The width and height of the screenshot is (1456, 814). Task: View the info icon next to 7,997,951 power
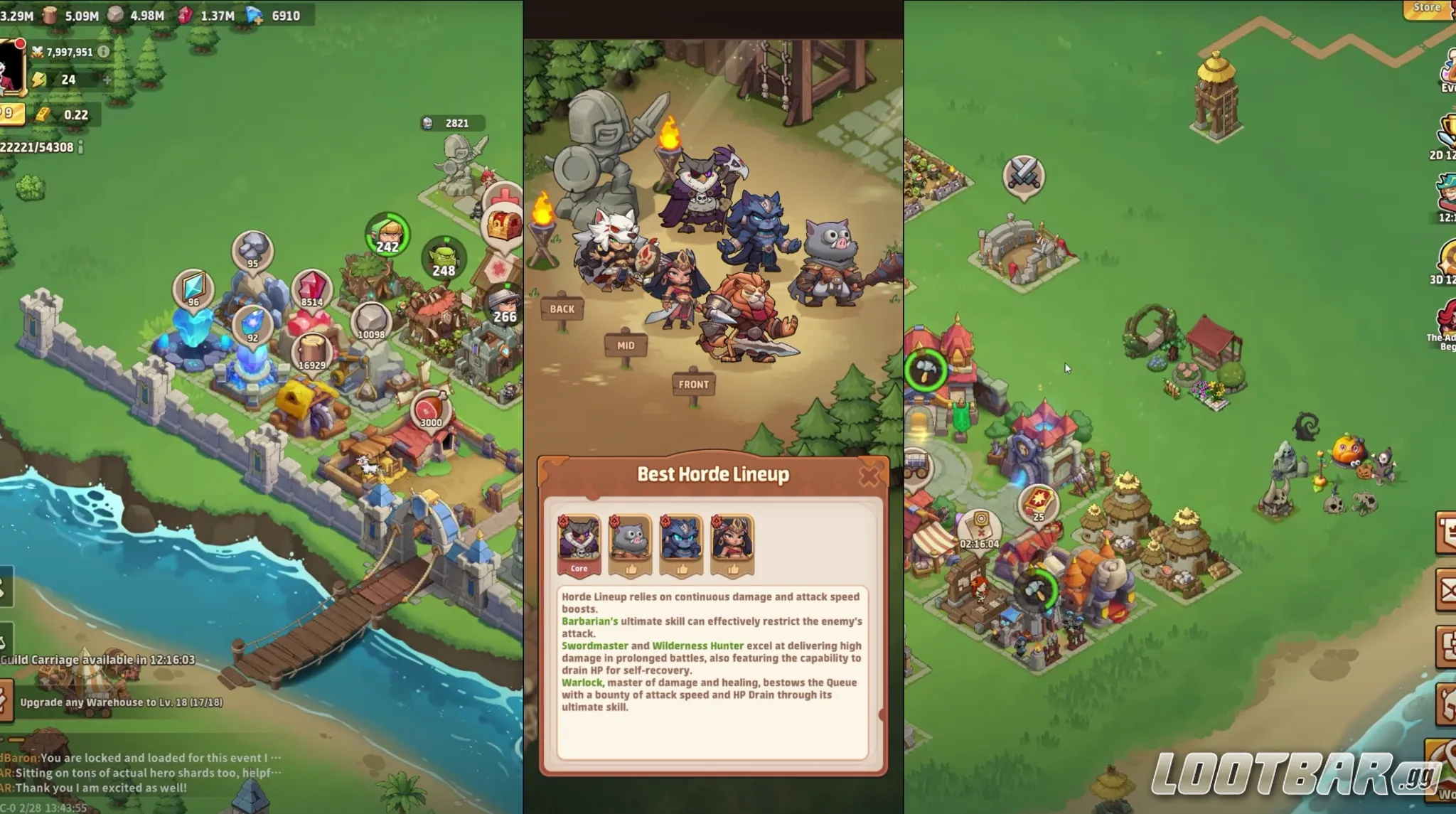coord(102,51)
